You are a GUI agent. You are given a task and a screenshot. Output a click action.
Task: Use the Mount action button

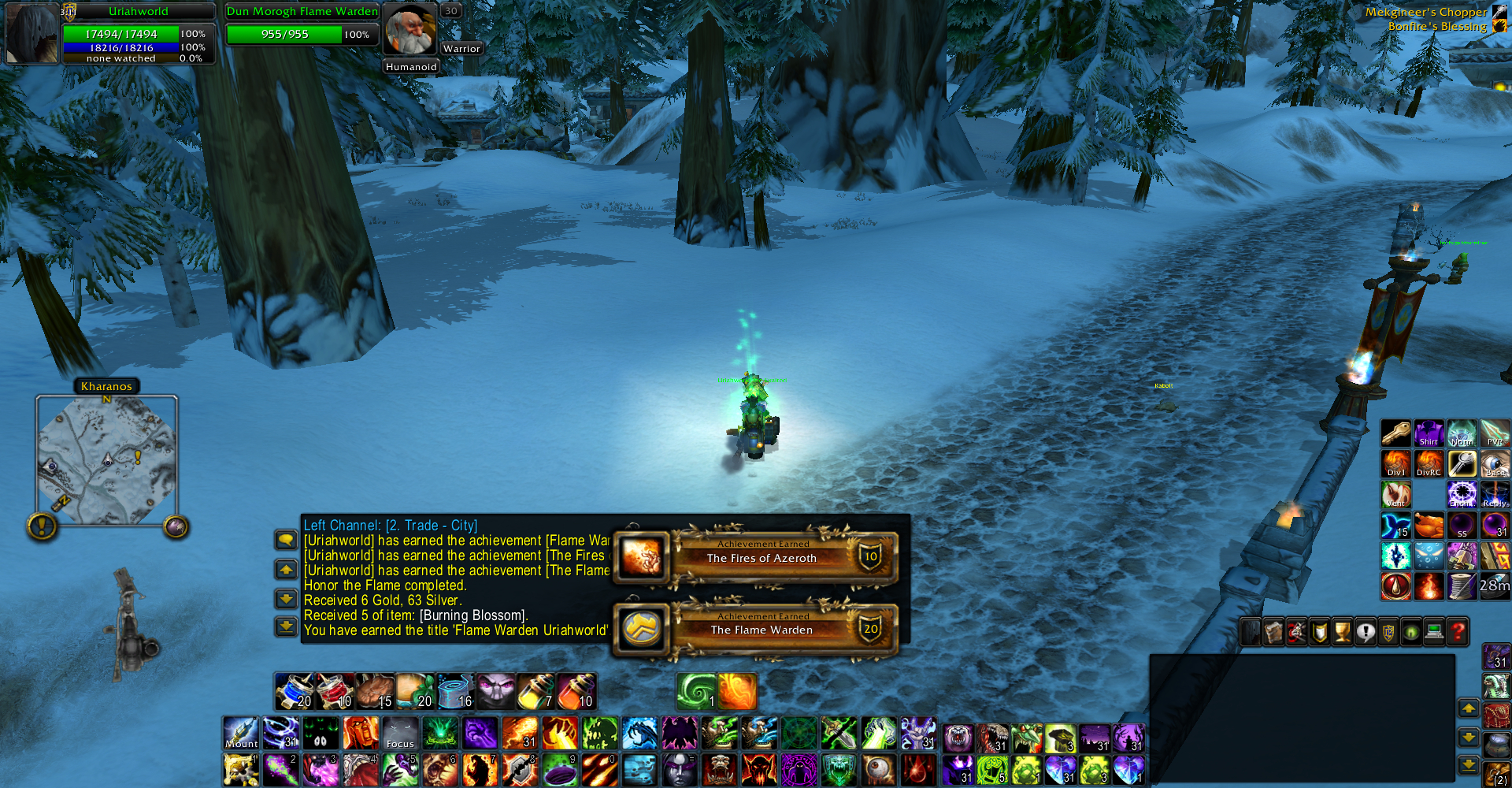241,733
